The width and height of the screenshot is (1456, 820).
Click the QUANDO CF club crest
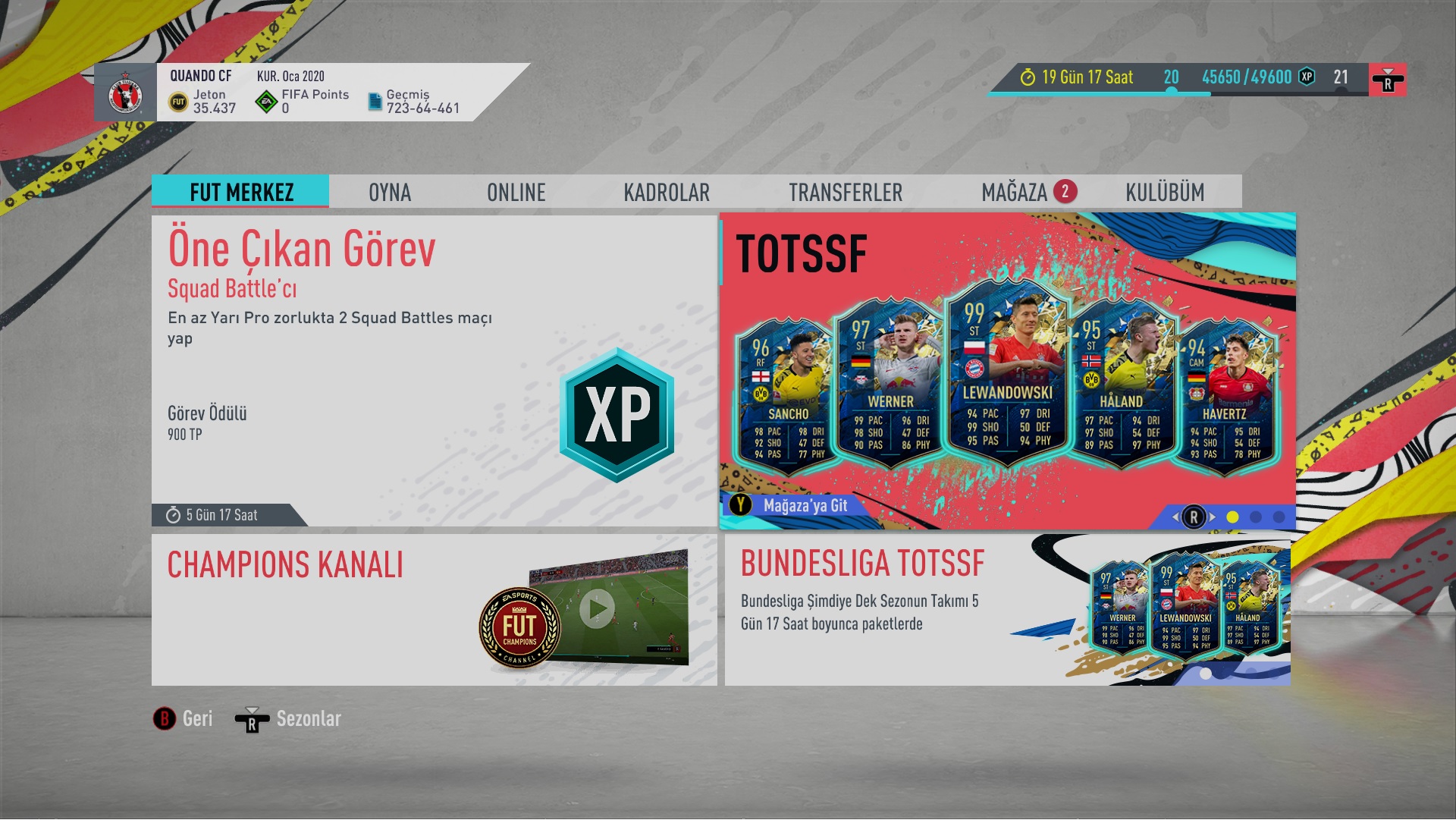126,93
